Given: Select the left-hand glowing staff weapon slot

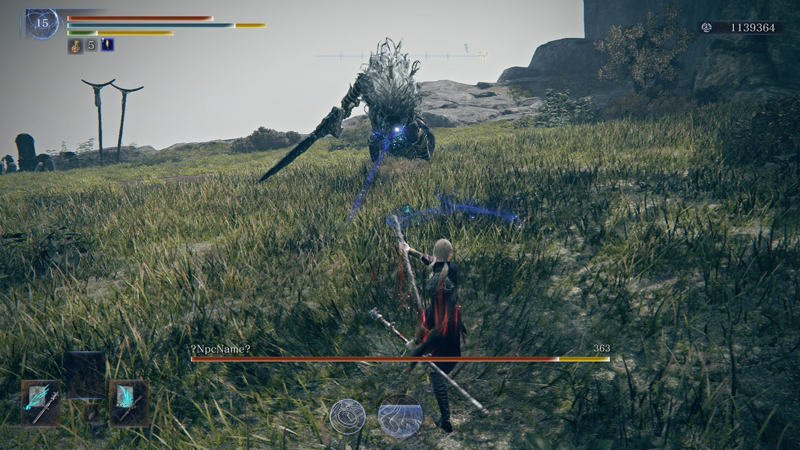Looking at the screenshot, I should (x=40, y=402).
